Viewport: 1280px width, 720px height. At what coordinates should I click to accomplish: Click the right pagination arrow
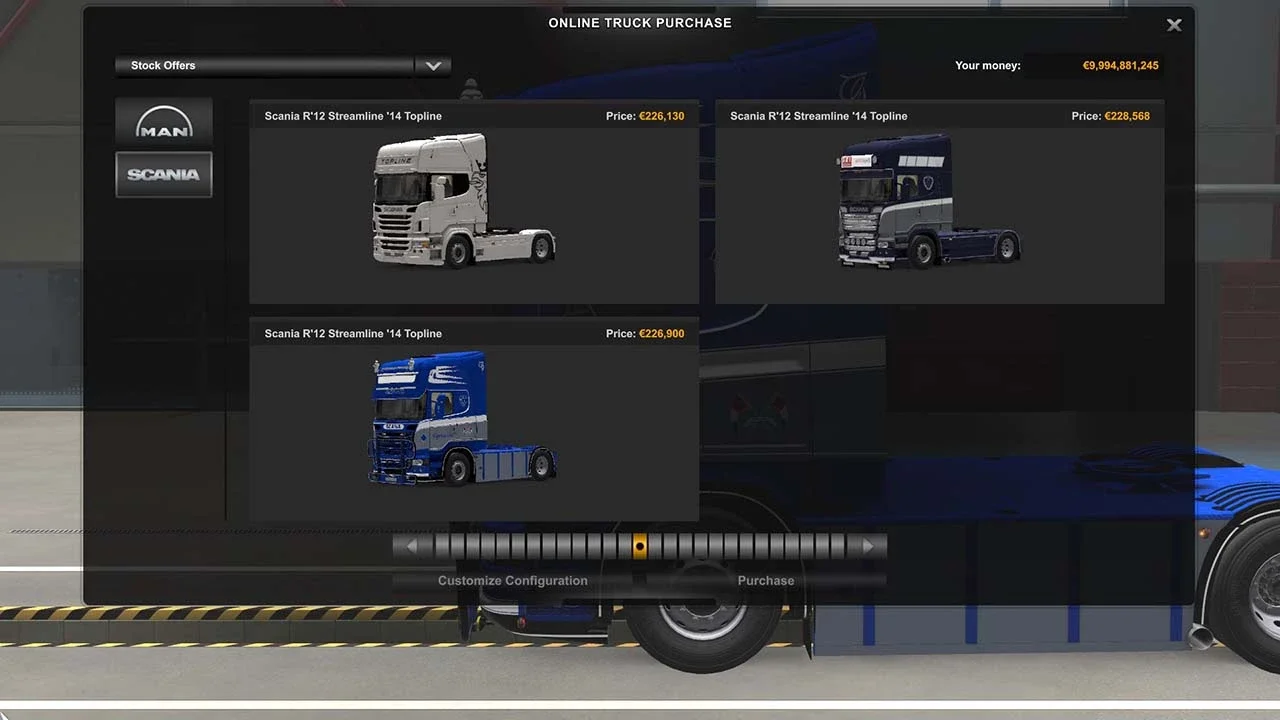pyautogui.click(x=868, y=545)
